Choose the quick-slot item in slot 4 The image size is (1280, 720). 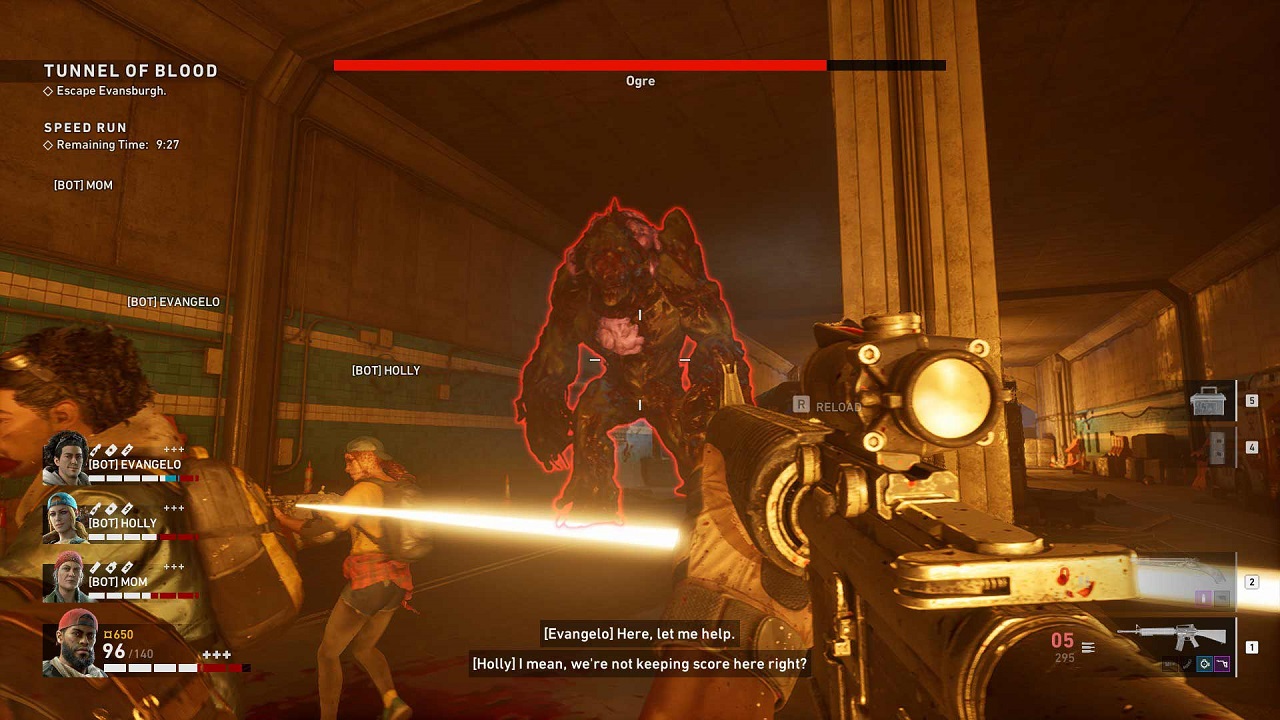coord(1217,447)
